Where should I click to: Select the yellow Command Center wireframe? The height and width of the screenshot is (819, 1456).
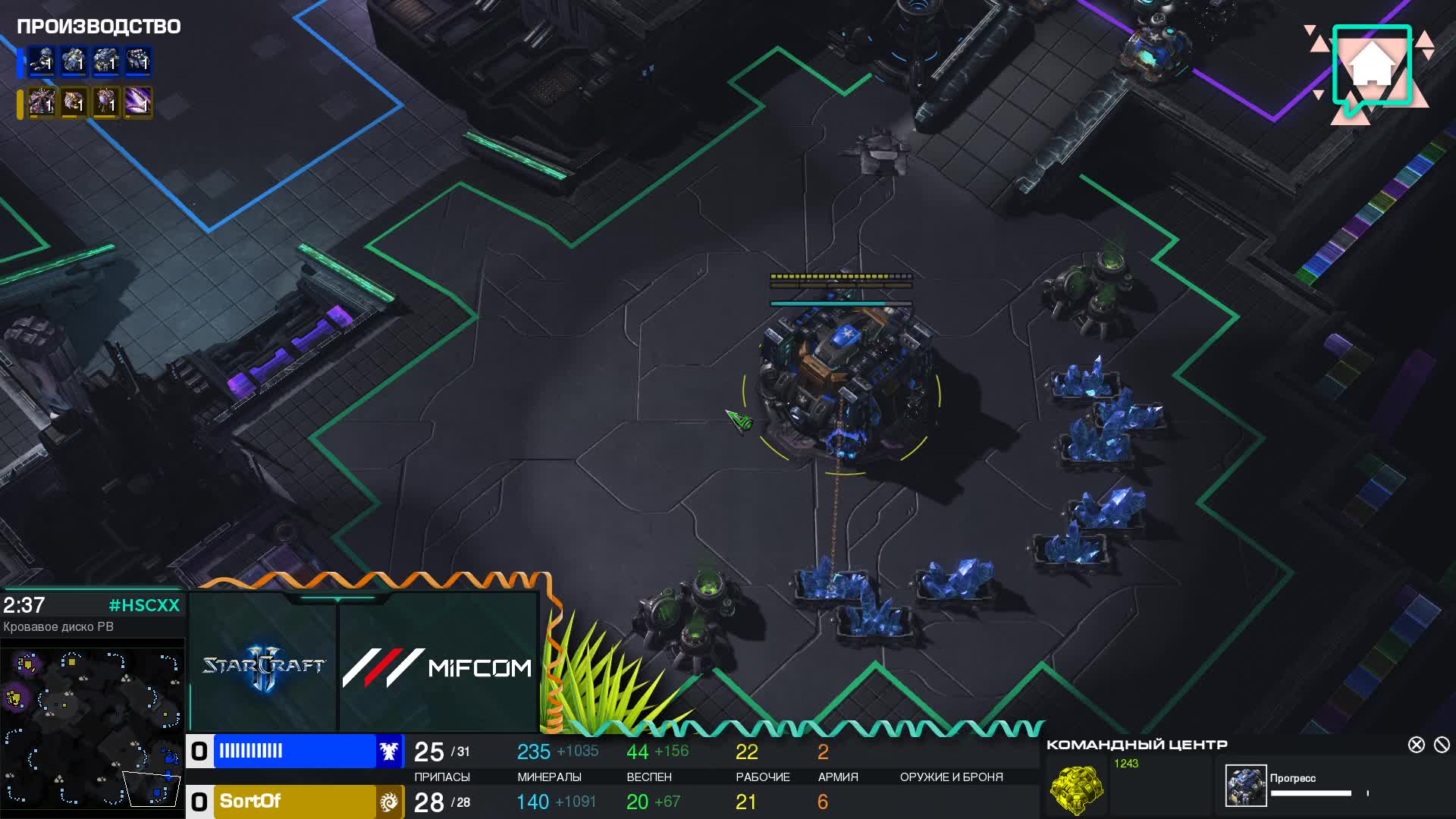(1076, 789)
